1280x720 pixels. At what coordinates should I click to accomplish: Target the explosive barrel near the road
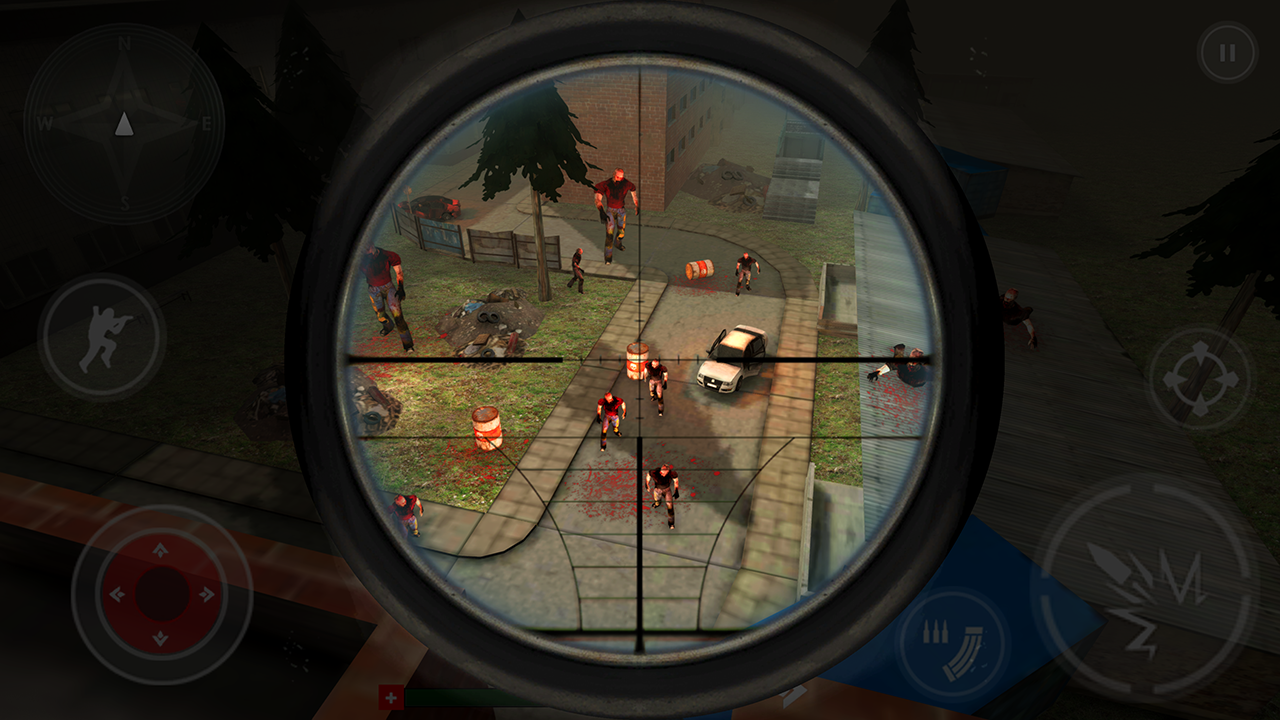click(x=636, y=360)
